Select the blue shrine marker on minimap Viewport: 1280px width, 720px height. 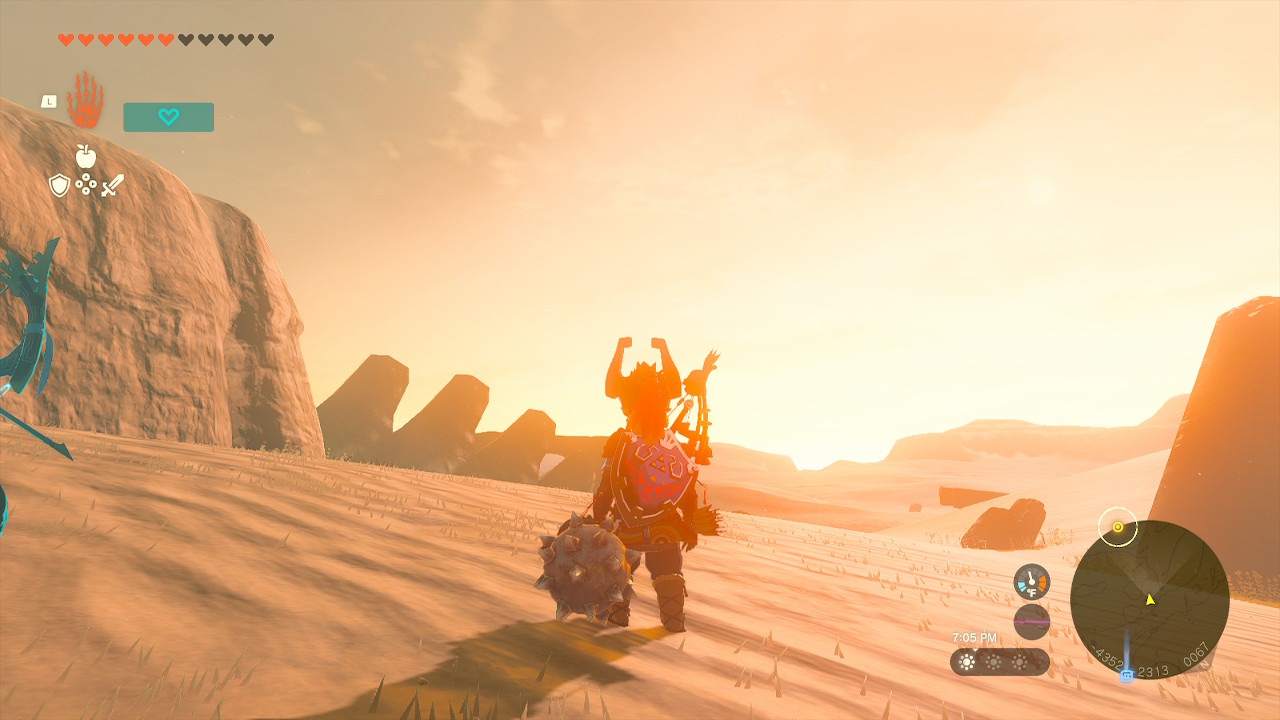click(1127, 676)
